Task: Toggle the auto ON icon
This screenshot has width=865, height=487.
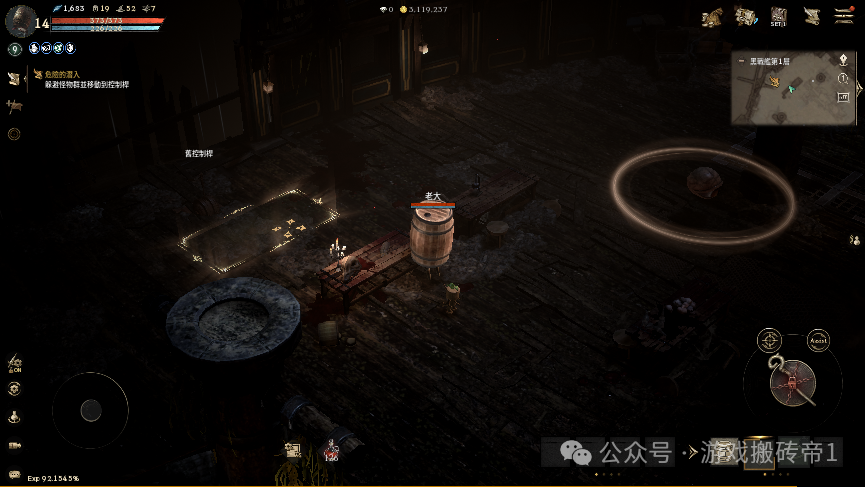Action: tap(14, 364)
